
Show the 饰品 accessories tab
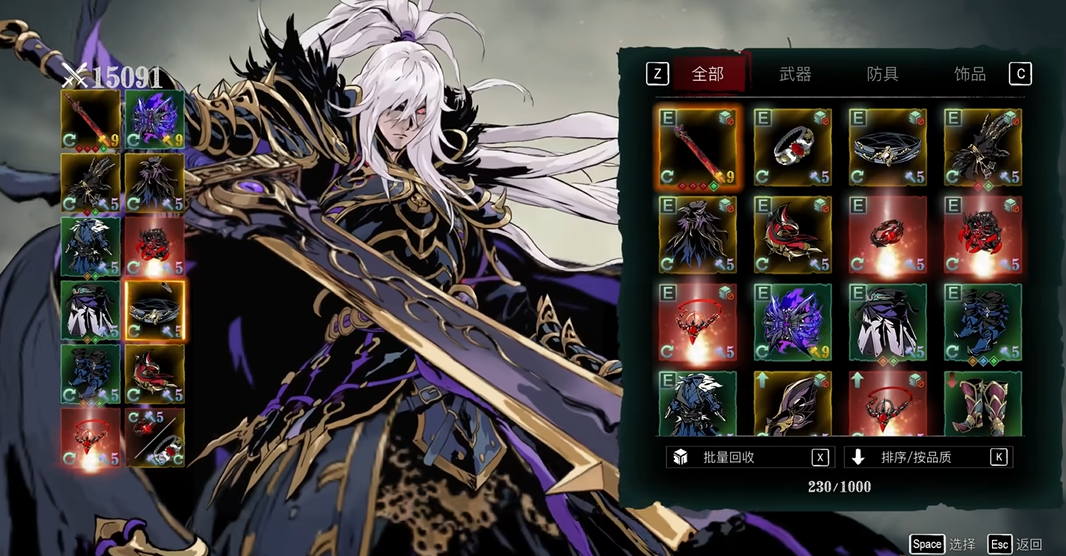coord(969,74)
